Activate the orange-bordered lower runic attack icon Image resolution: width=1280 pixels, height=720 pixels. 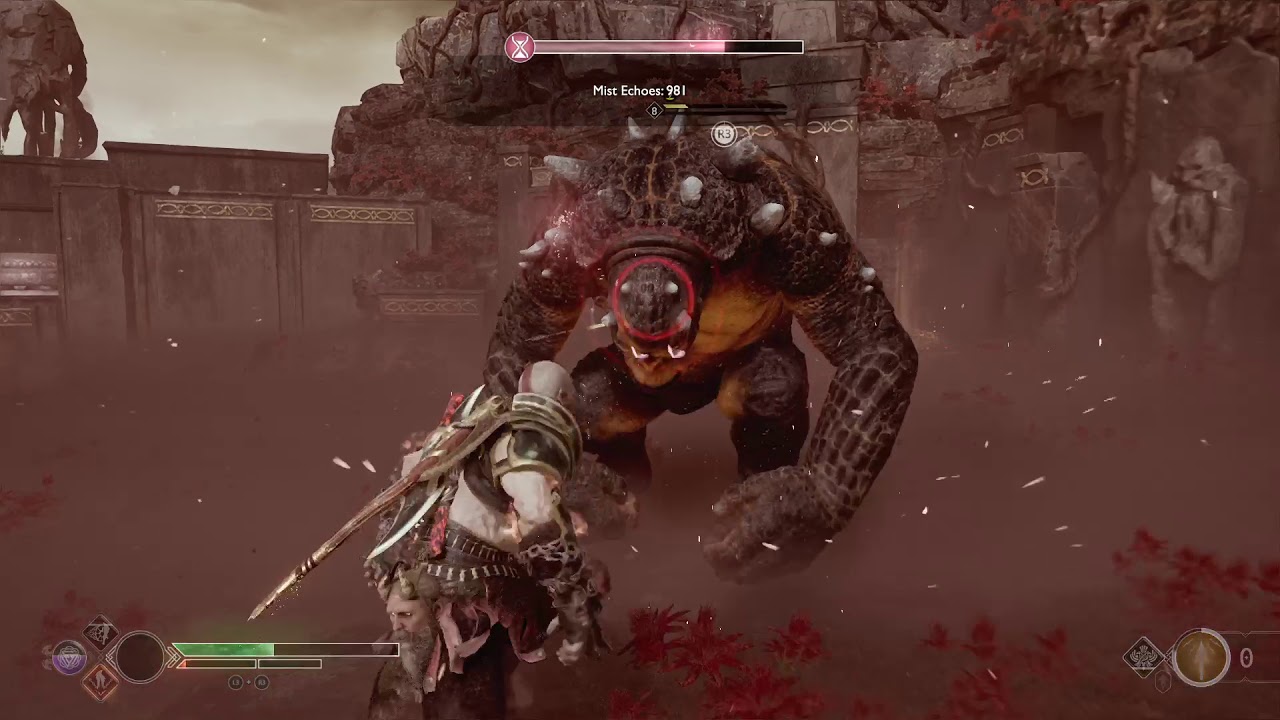101,682
